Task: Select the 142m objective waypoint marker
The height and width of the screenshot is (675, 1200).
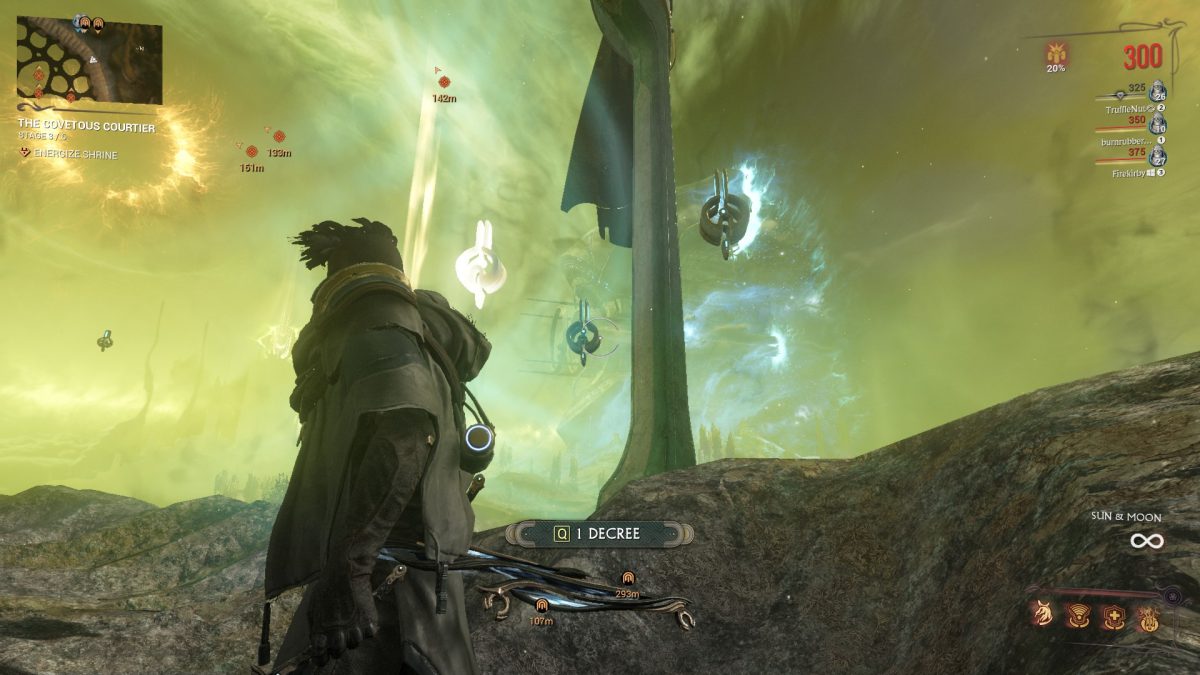Action: pyautogui.click(x=445, y=82)
